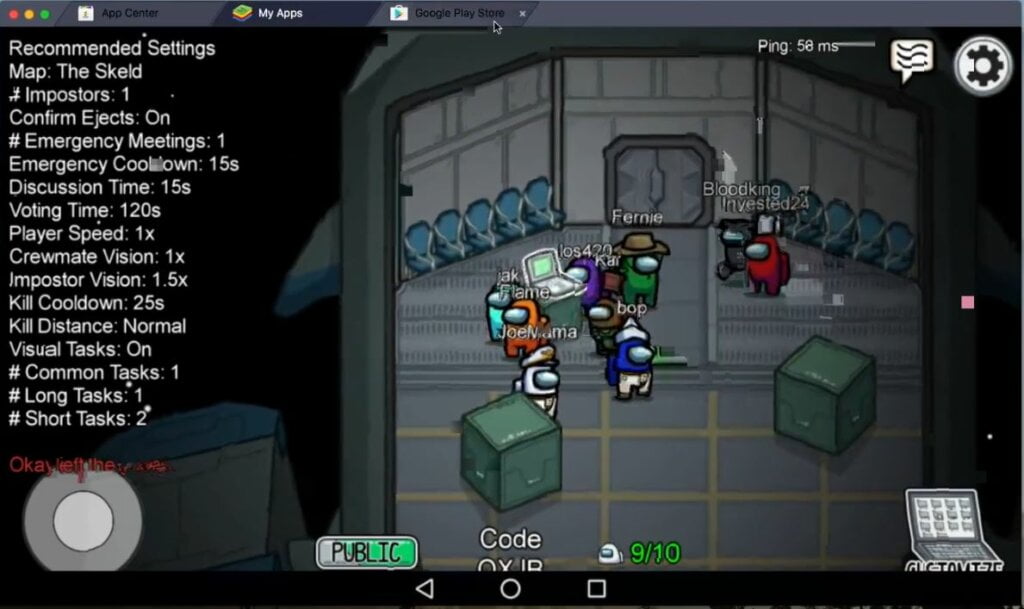Switch to the App Center tab

(x=130, y=13)
